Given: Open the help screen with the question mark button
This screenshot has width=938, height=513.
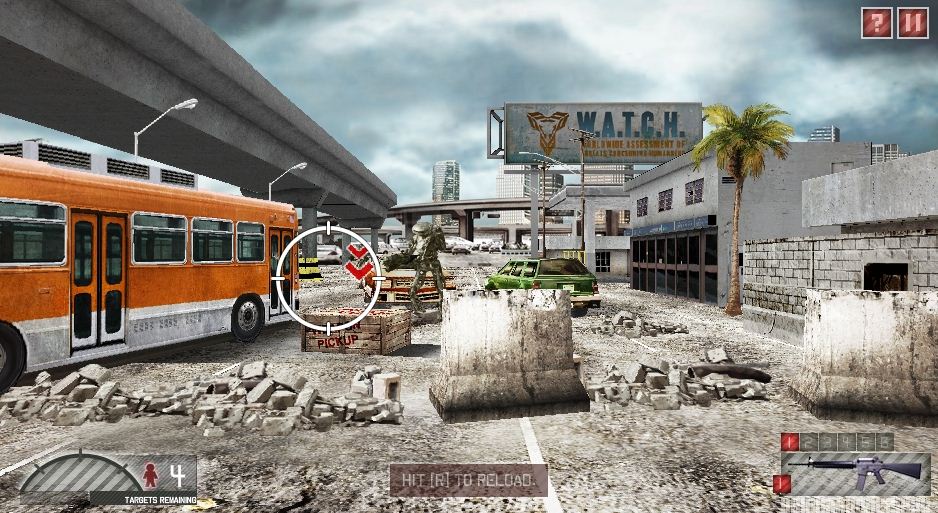Looking at the screenshot, I should coord(876,22).
